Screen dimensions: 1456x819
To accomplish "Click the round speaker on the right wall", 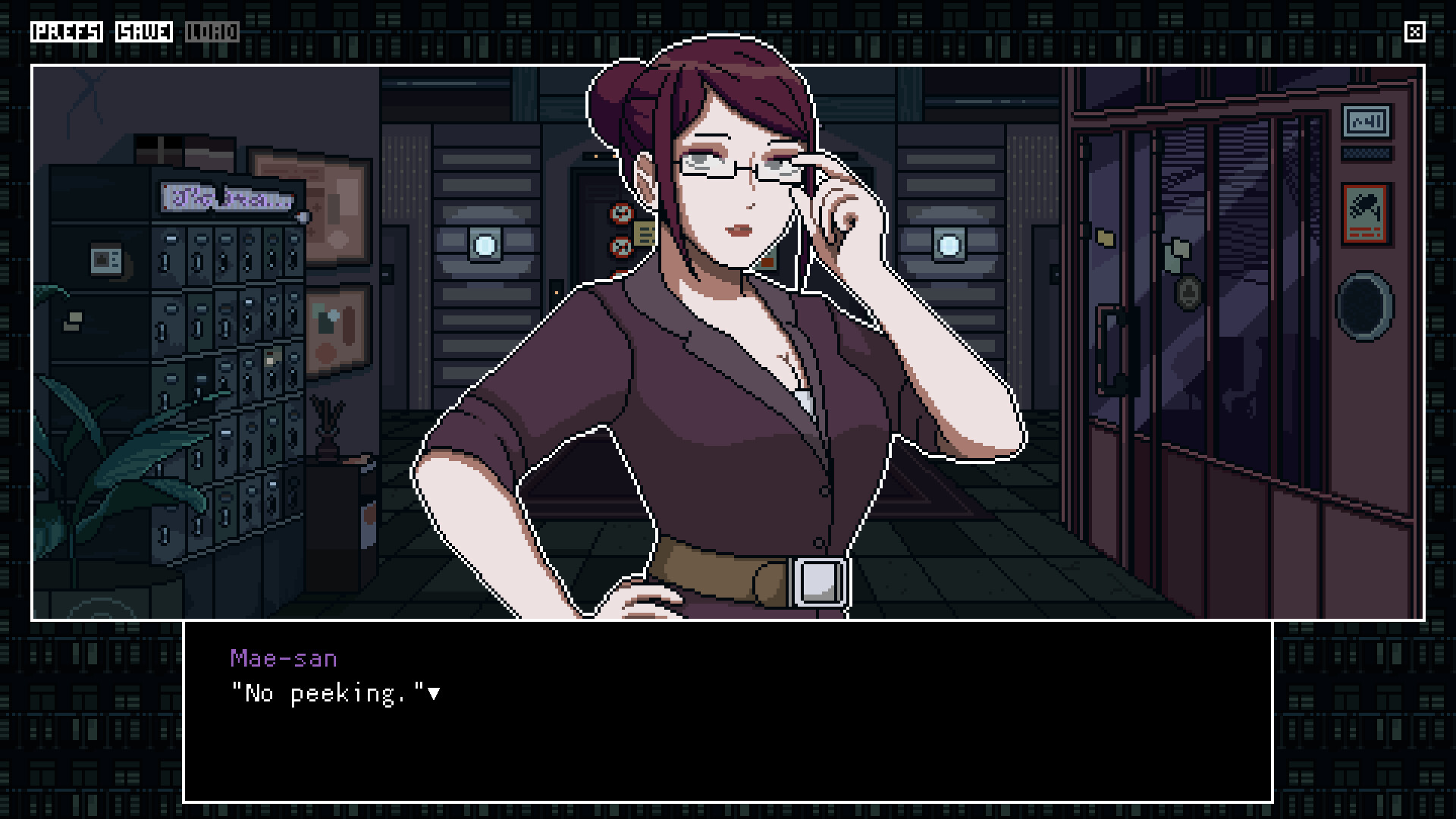I will [1363, 306].
